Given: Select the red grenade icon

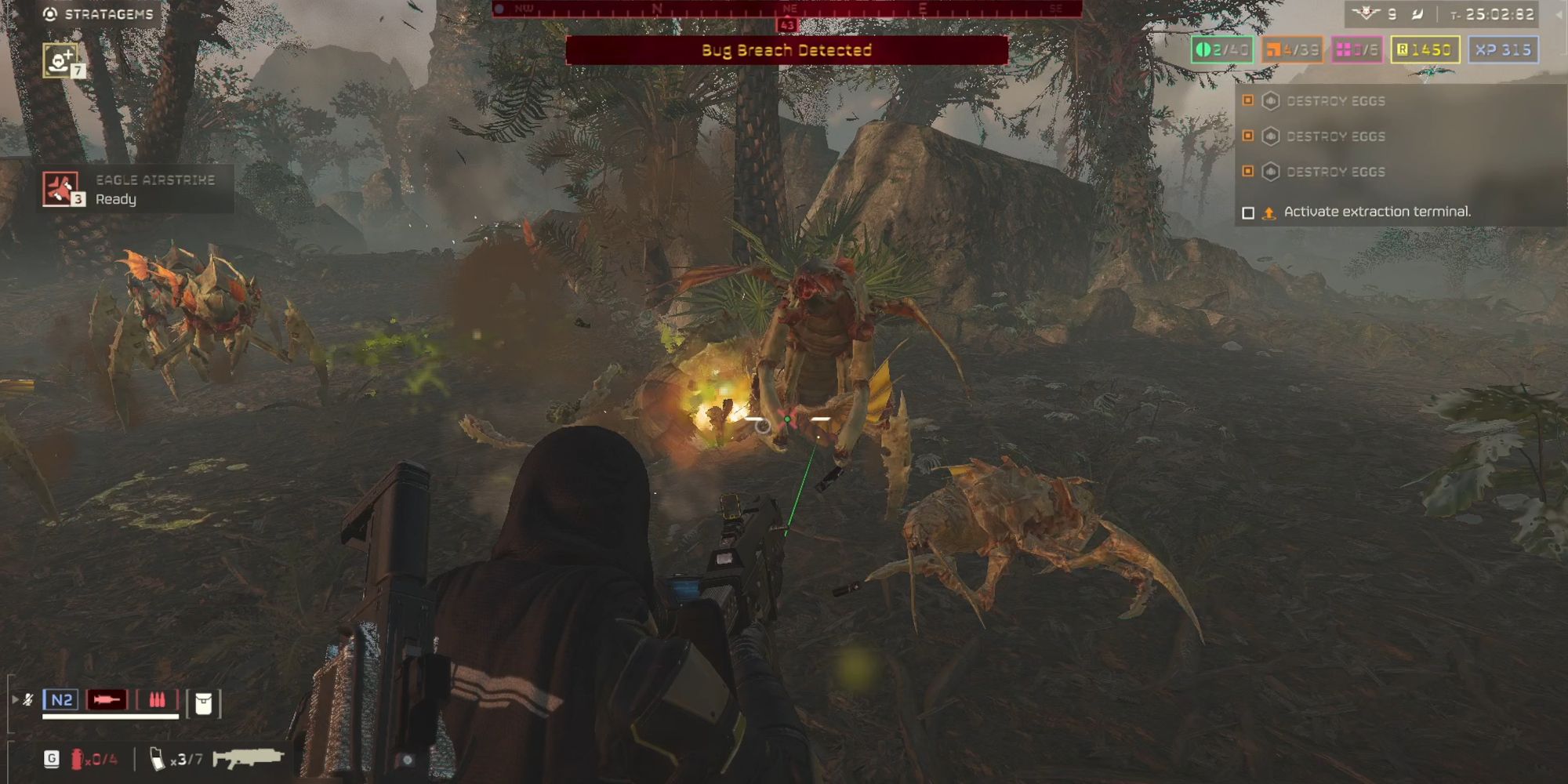Looking at the screenshot, I should click(x=77, y=759).
